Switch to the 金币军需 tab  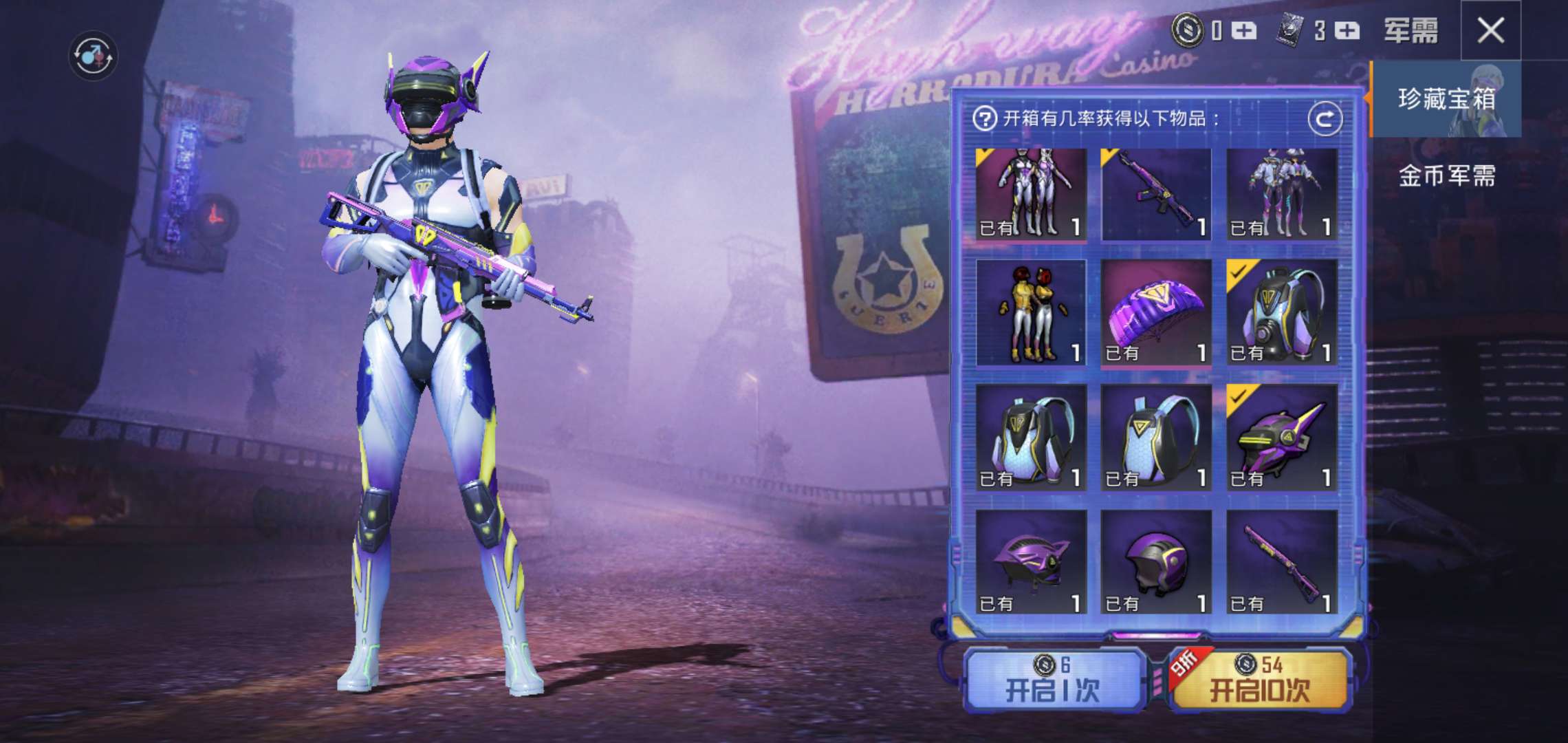click(x=1446, y=176)
